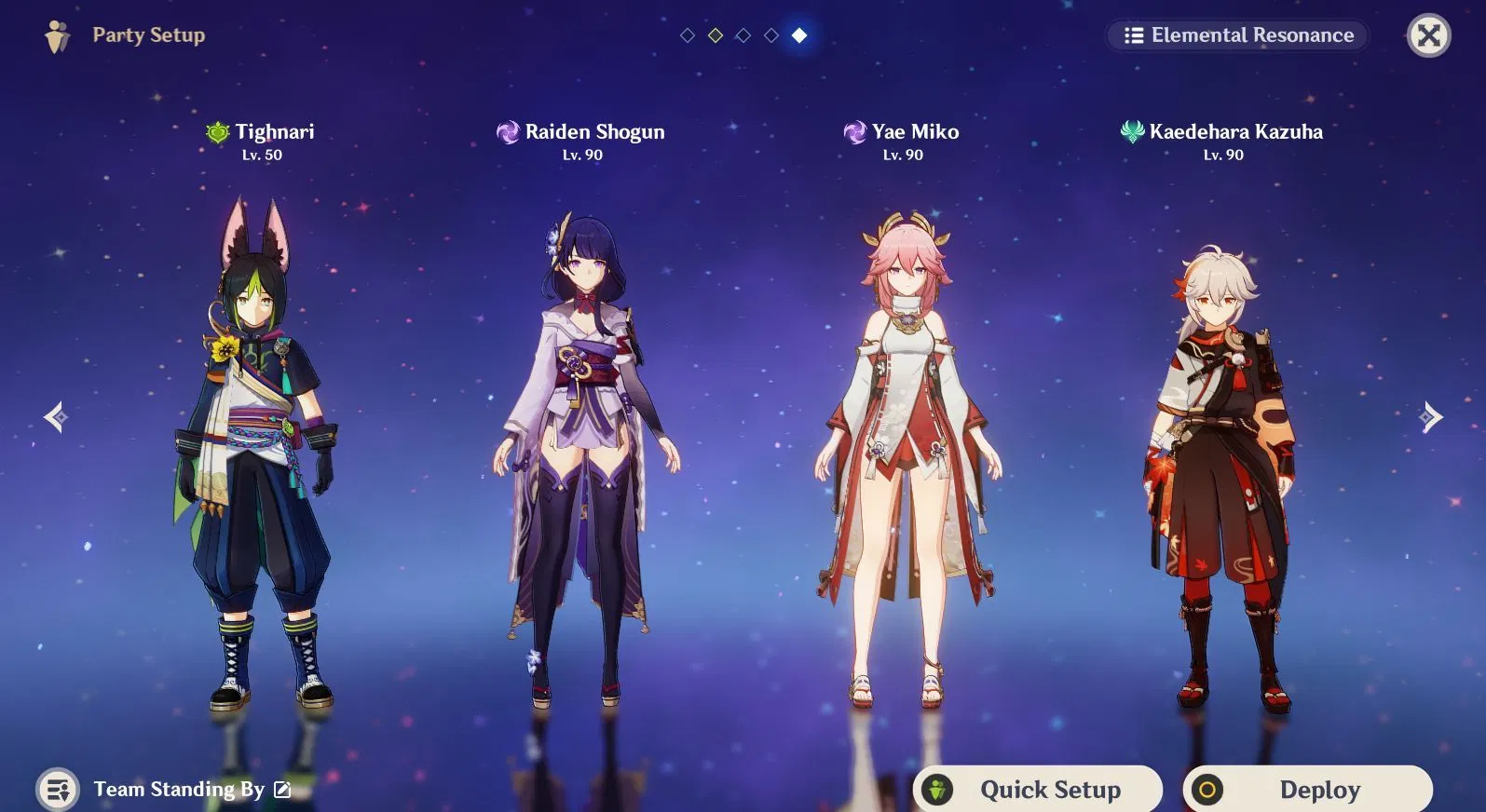The image size is (1486, 812).
Task: Deploy the current party
Action: [x=1307, y=790]
